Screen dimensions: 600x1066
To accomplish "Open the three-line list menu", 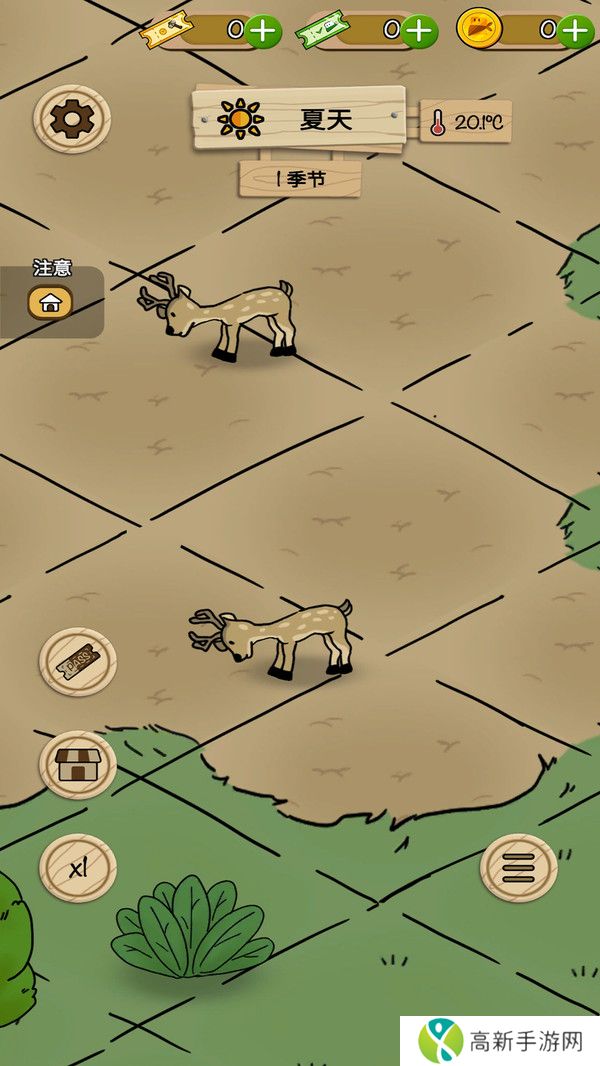I will point(518,867).
